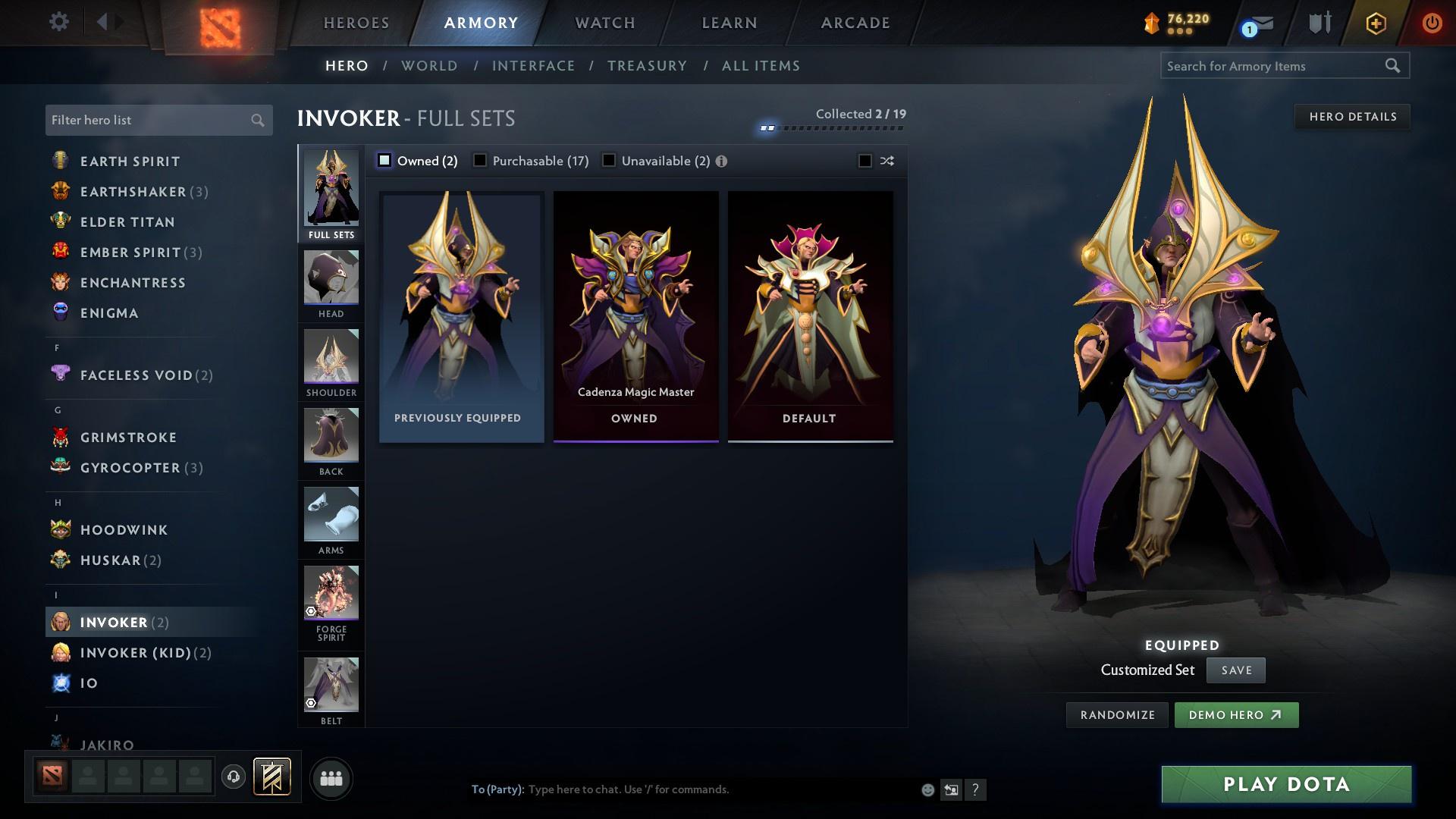This screenshot has height=819, width=1456.
Task: Toggle the Unavailable (2) filter
Action: point(609,161)
